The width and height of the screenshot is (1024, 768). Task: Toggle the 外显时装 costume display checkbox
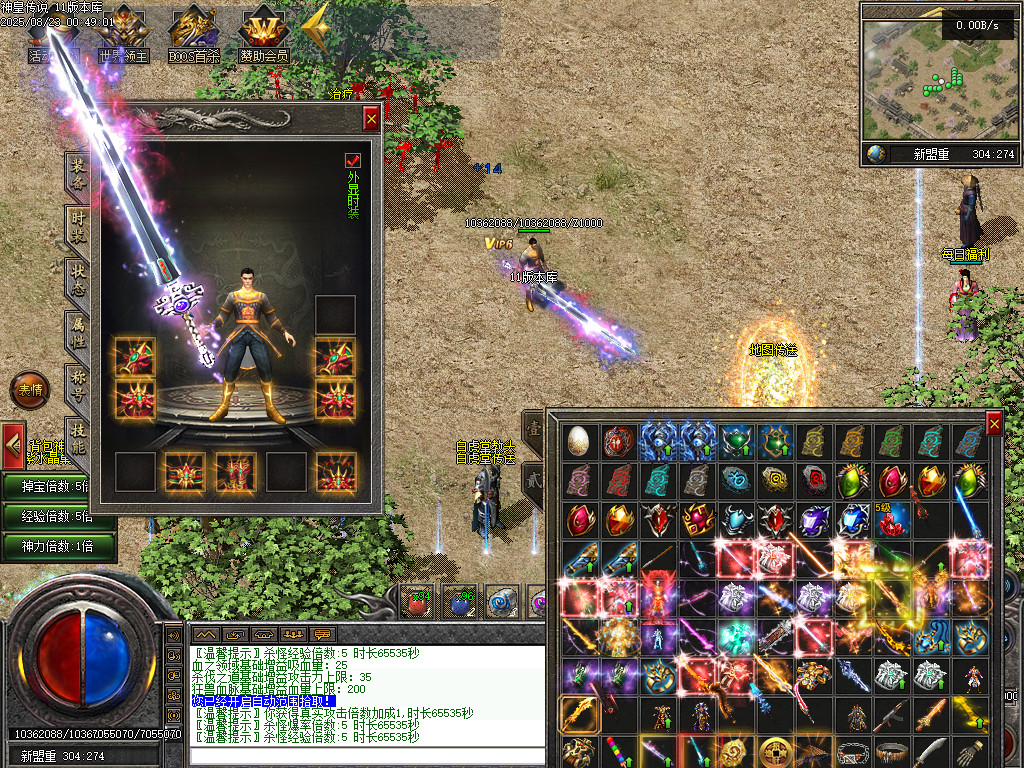(x=352, y=160)
